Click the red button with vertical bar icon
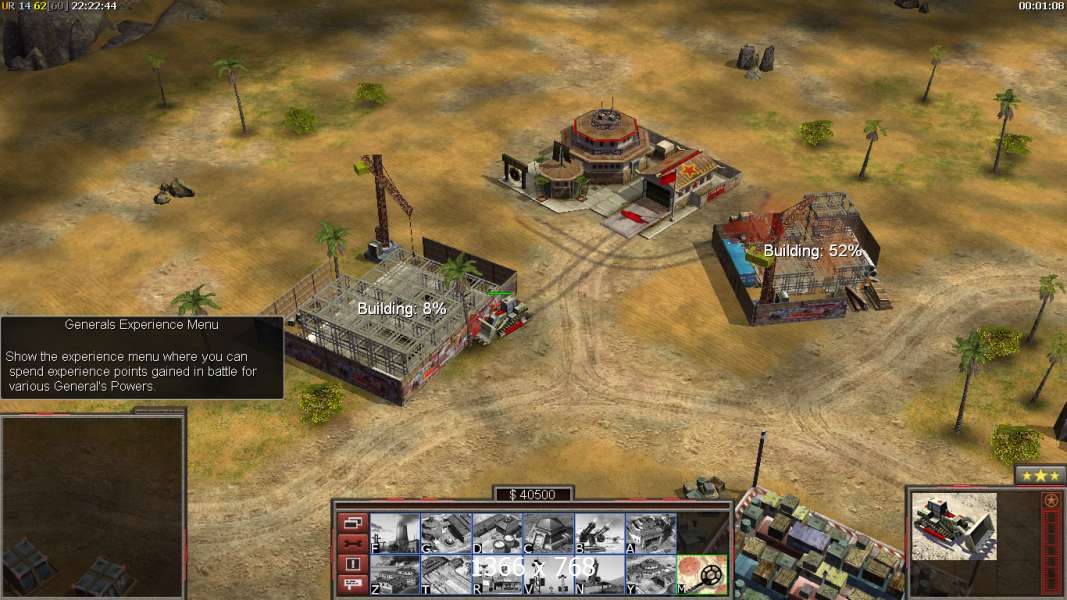1067x600 pixels. pos(353,564)
